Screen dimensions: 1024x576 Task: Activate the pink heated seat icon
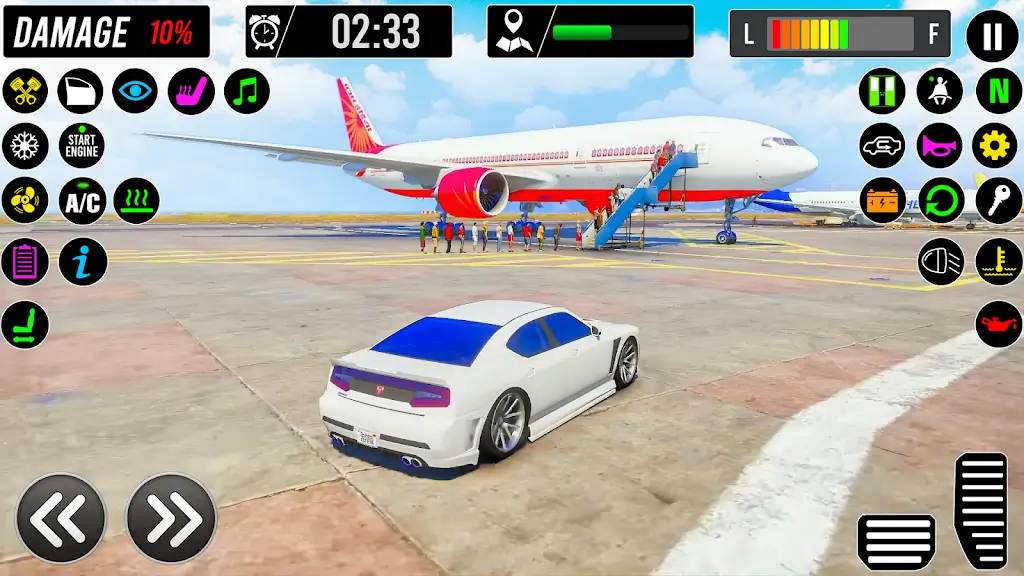click(x=191, y=91)
